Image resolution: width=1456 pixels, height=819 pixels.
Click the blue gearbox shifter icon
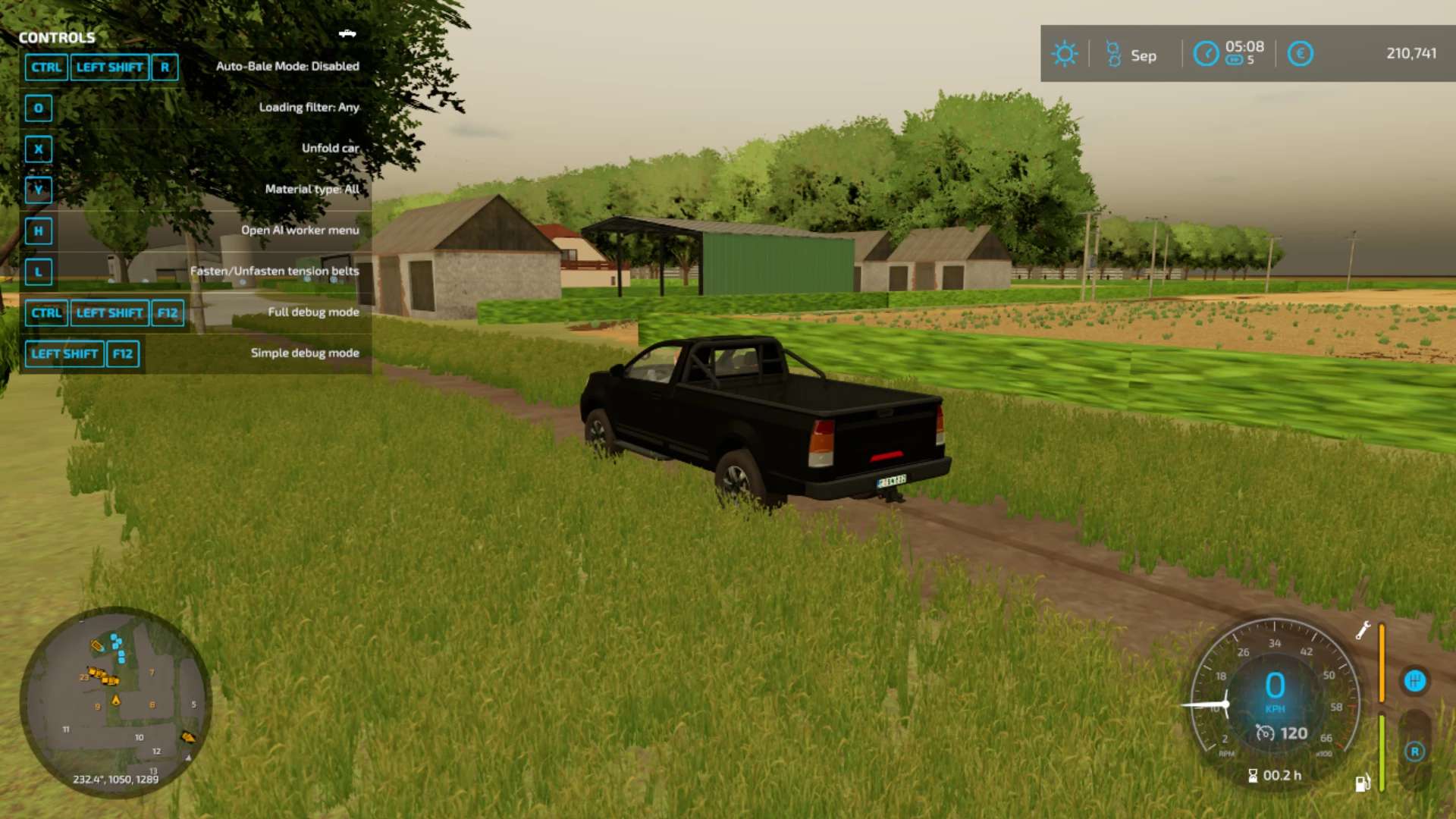coord(1414,681)
